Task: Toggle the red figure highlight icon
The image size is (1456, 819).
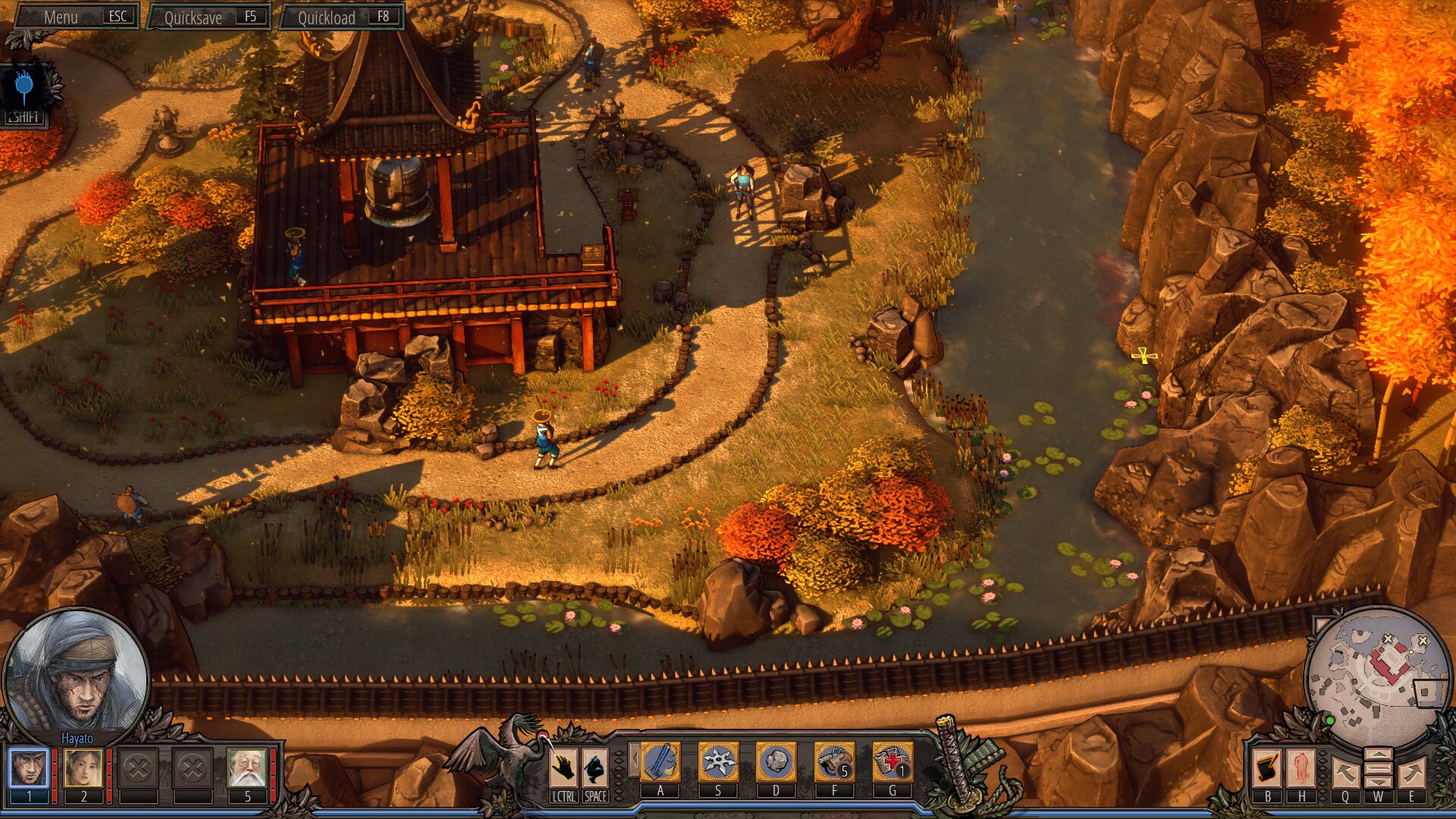Action: pos(1301,768)
